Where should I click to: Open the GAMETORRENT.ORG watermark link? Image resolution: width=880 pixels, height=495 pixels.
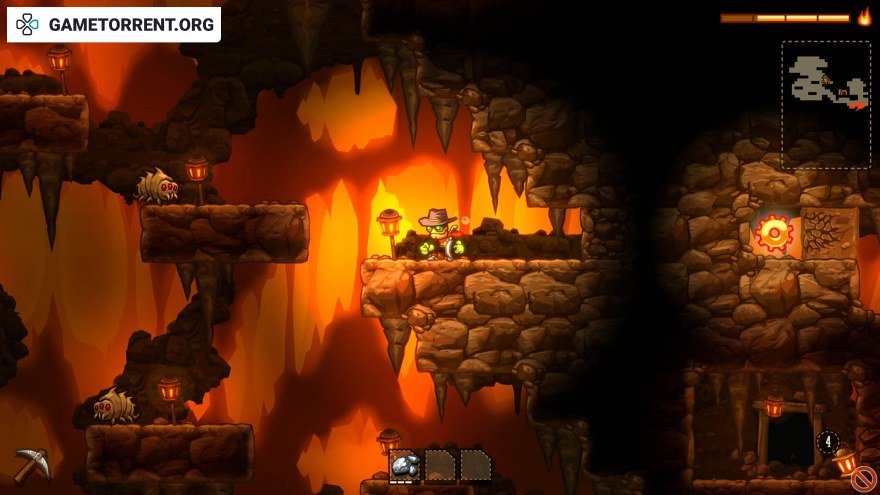(x=114, y=25)
